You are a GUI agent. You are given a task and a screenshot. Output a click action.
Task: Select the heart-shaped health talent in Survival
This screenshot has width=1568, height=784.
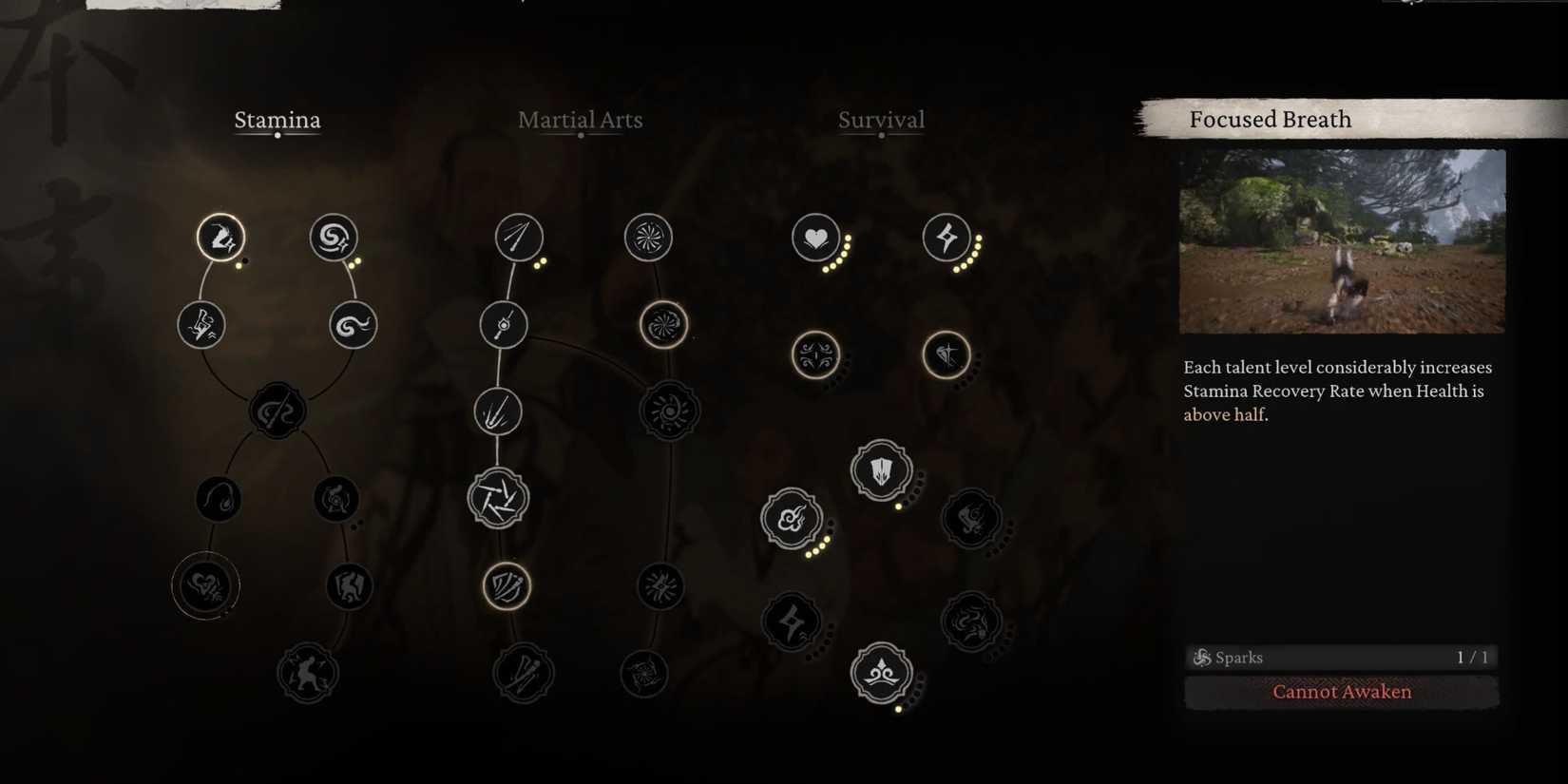815,238
